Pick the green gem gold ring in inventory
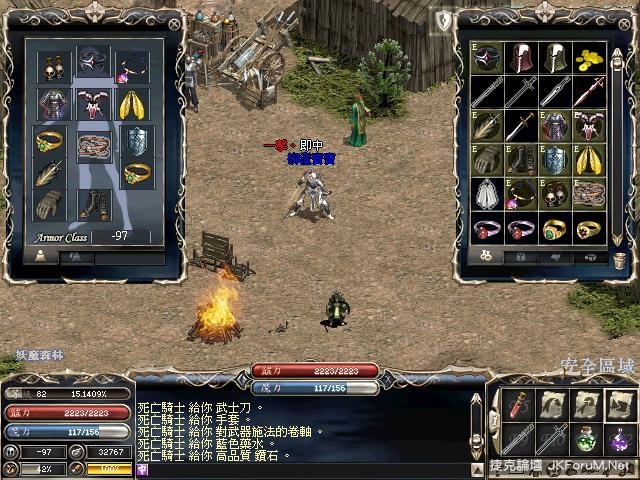The height and width of the screenshot is (480, 640). 555,230
